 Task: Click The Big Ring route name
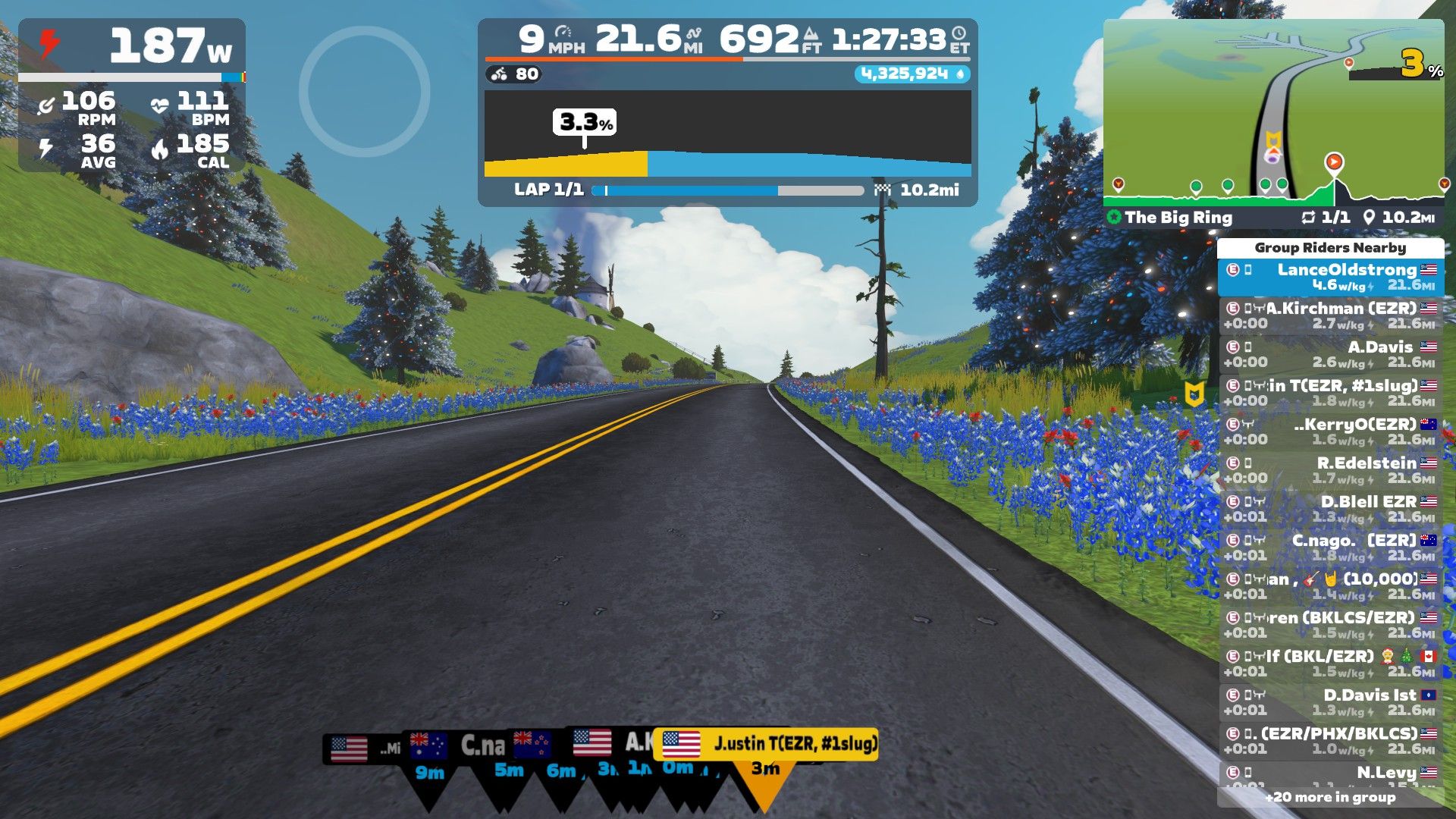pos(1178,218)
